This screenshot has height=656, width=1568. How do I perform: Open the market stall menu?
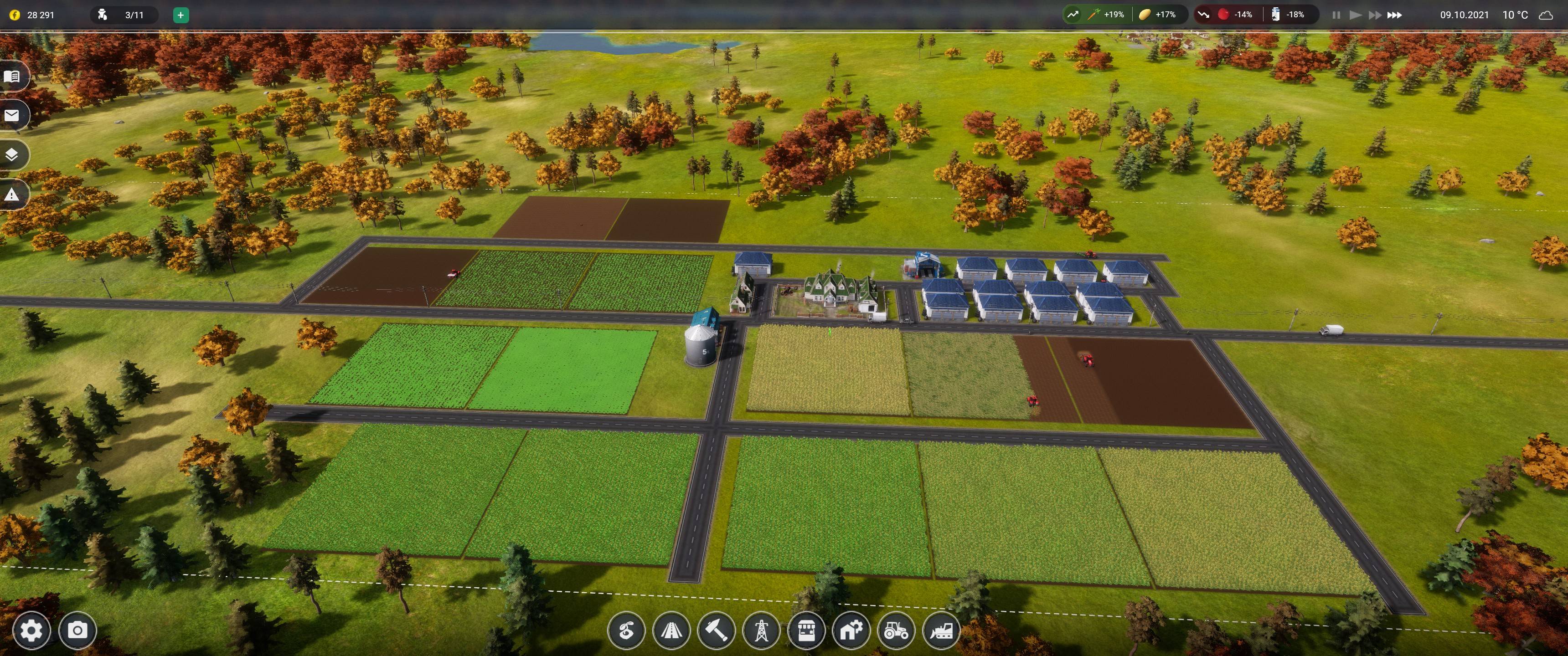806,631
